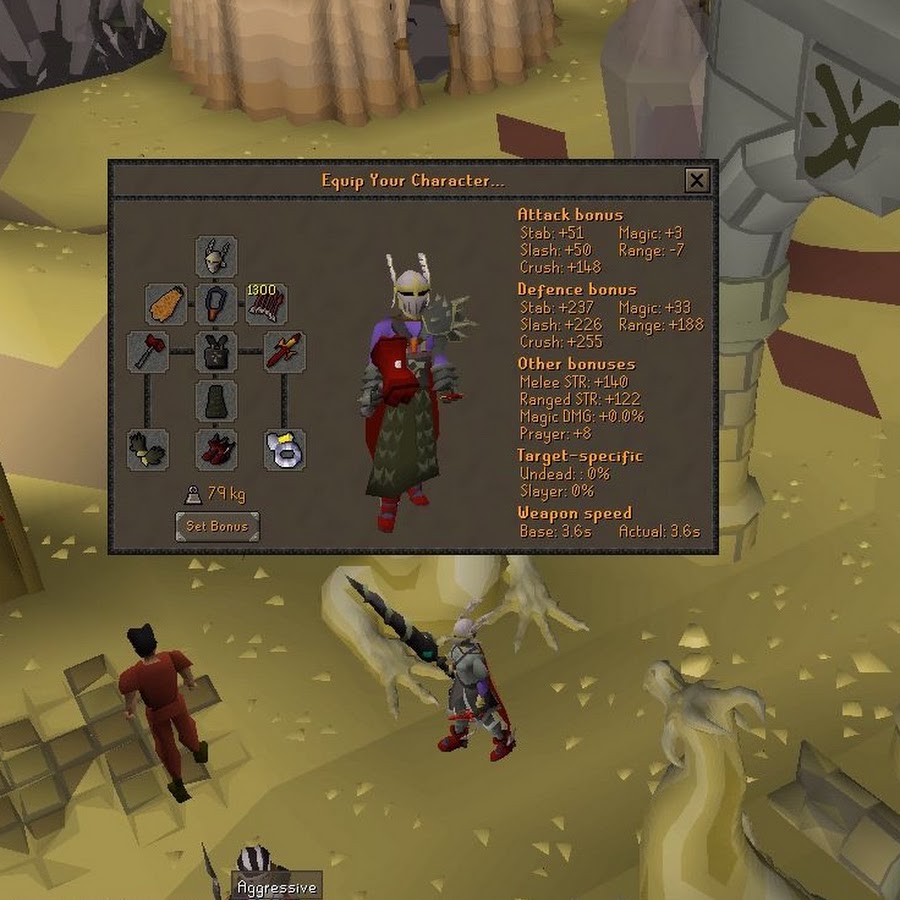This screenshot has width=900, height=900.
Task: Select the orange cape slot
Action: (166, 304)
